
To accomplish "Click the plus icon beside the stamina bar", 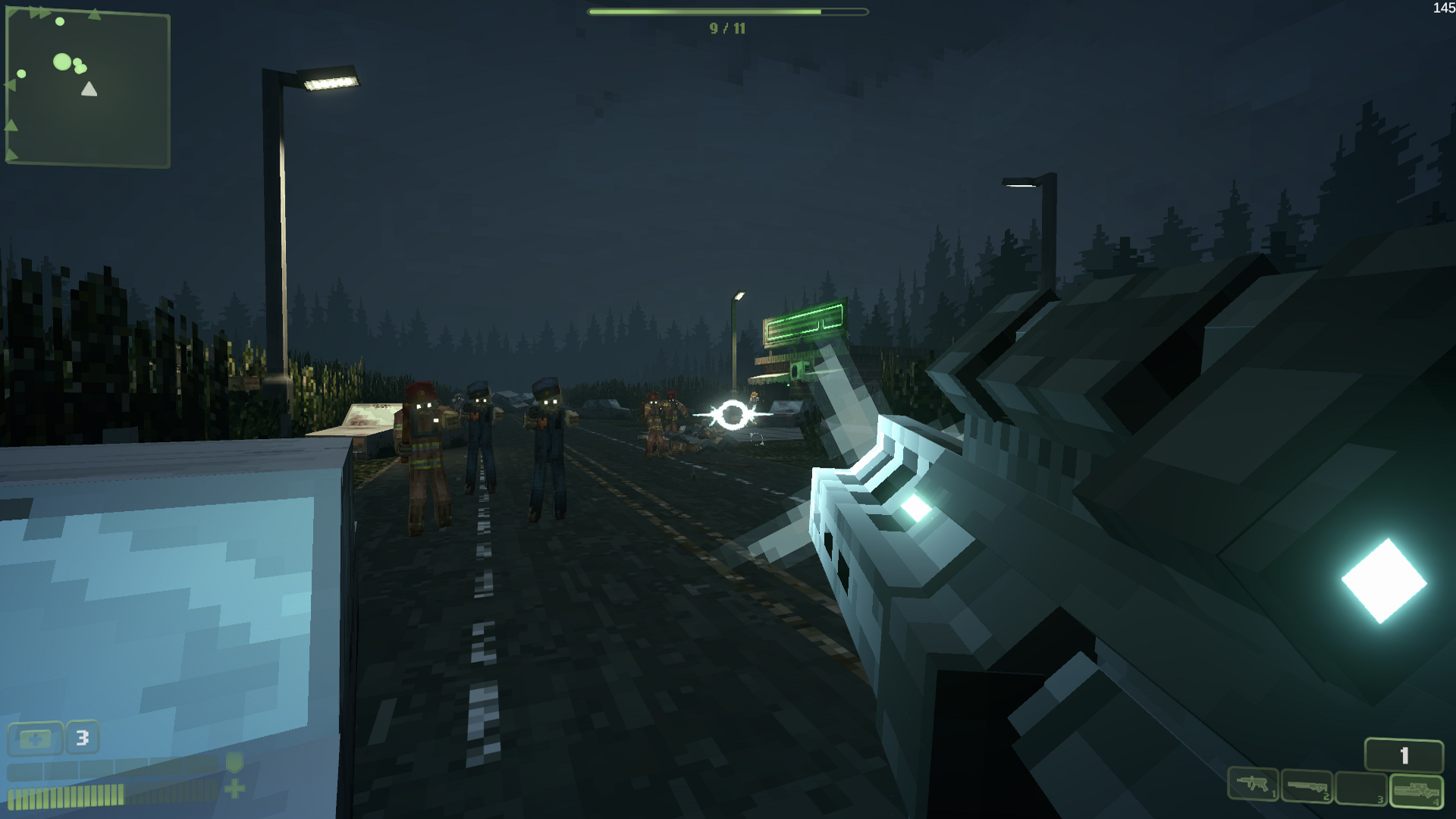I will (x=236, y=790).
